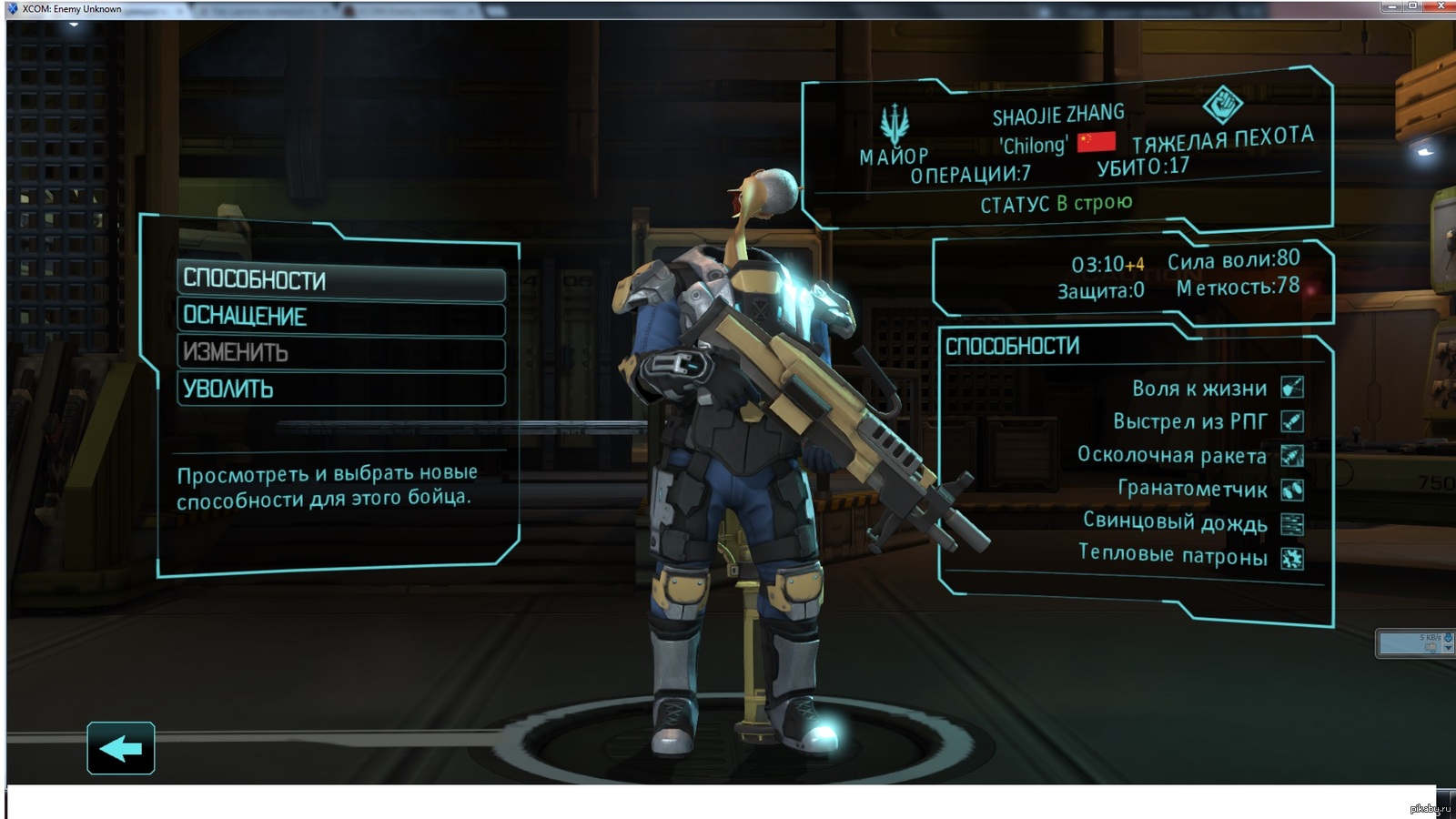Close the XCOM game window
The image size is (1456, 819).
pyautogui.click(x=1441, y=6)
